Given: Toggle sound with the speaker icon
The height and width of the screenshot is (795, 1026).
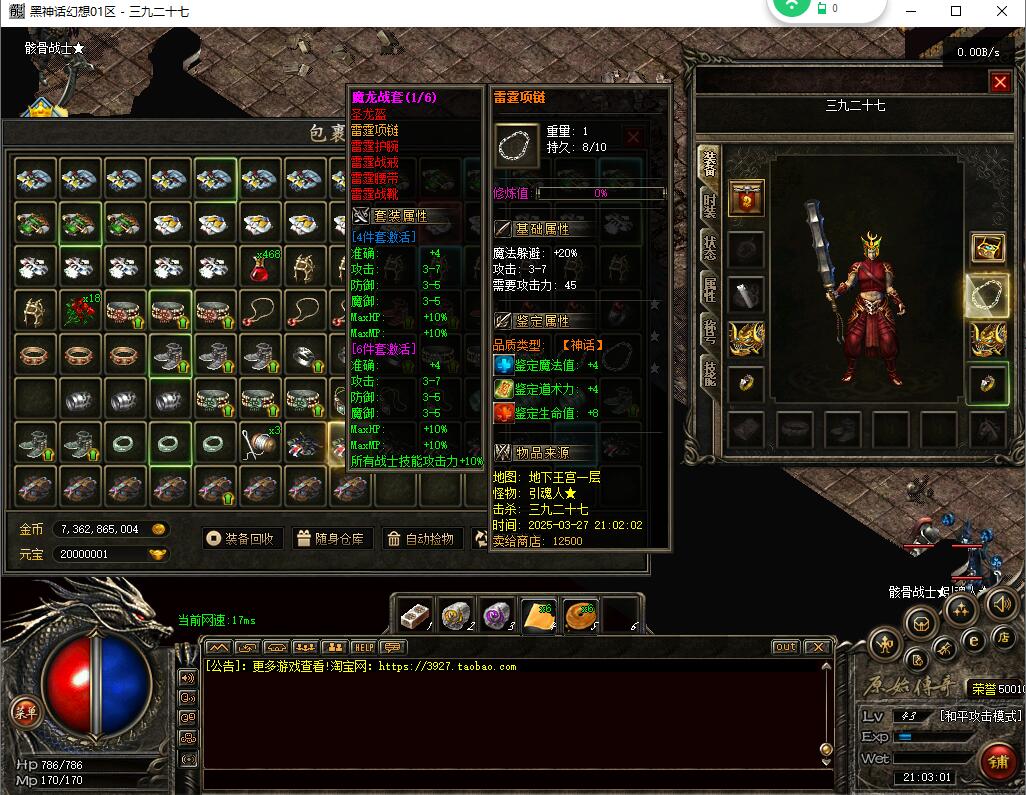Looking at the screenshot, I should coord(187,677).
